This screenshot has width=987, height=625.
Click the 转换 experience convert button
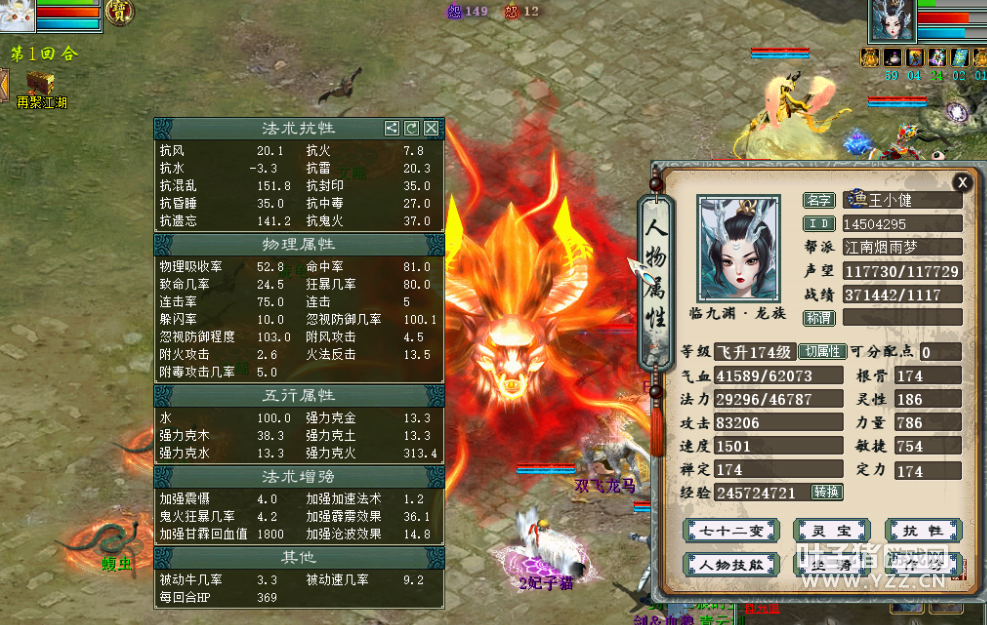coord(826,492)
